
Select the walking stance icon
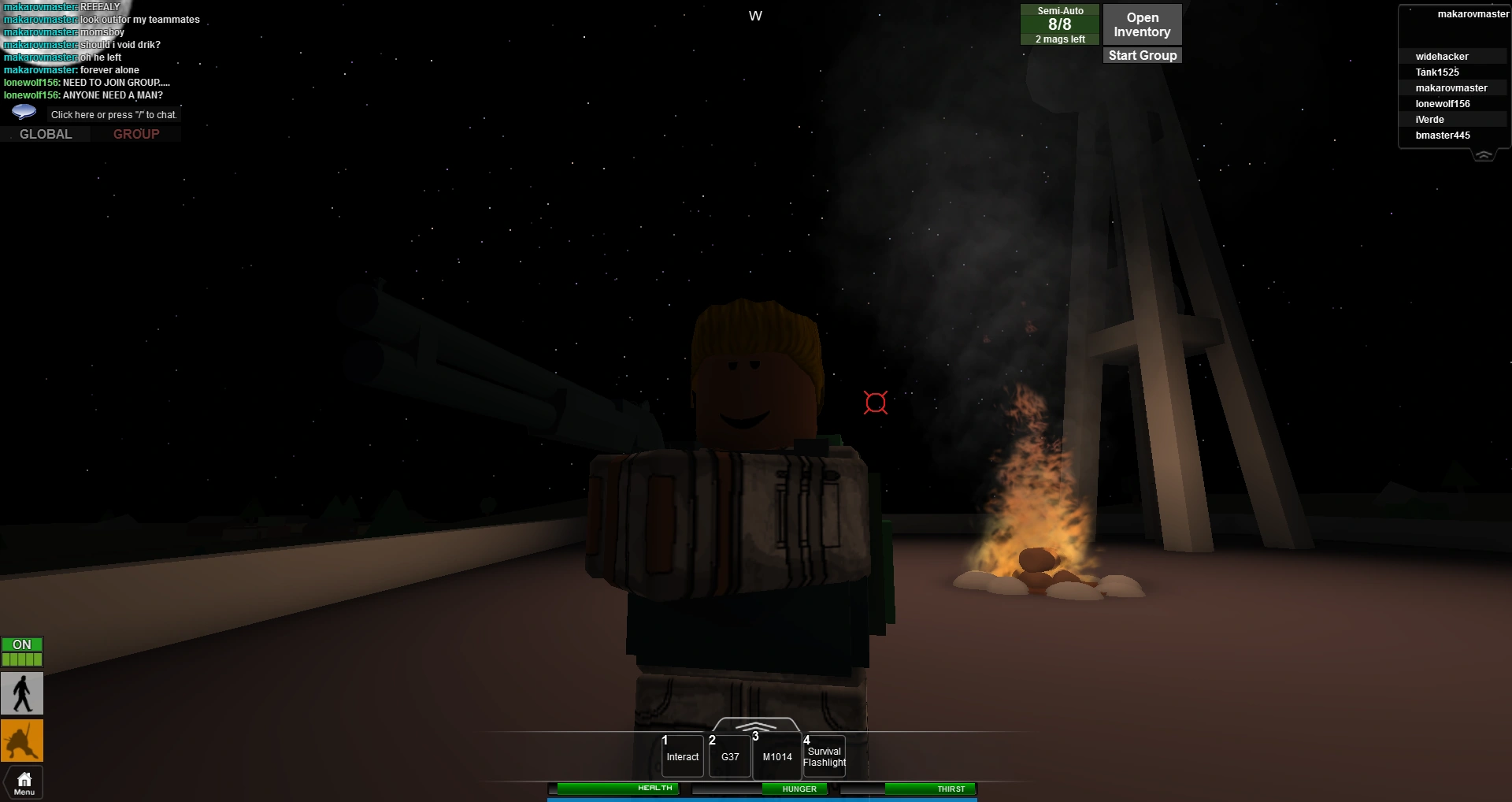click(22, 693)
